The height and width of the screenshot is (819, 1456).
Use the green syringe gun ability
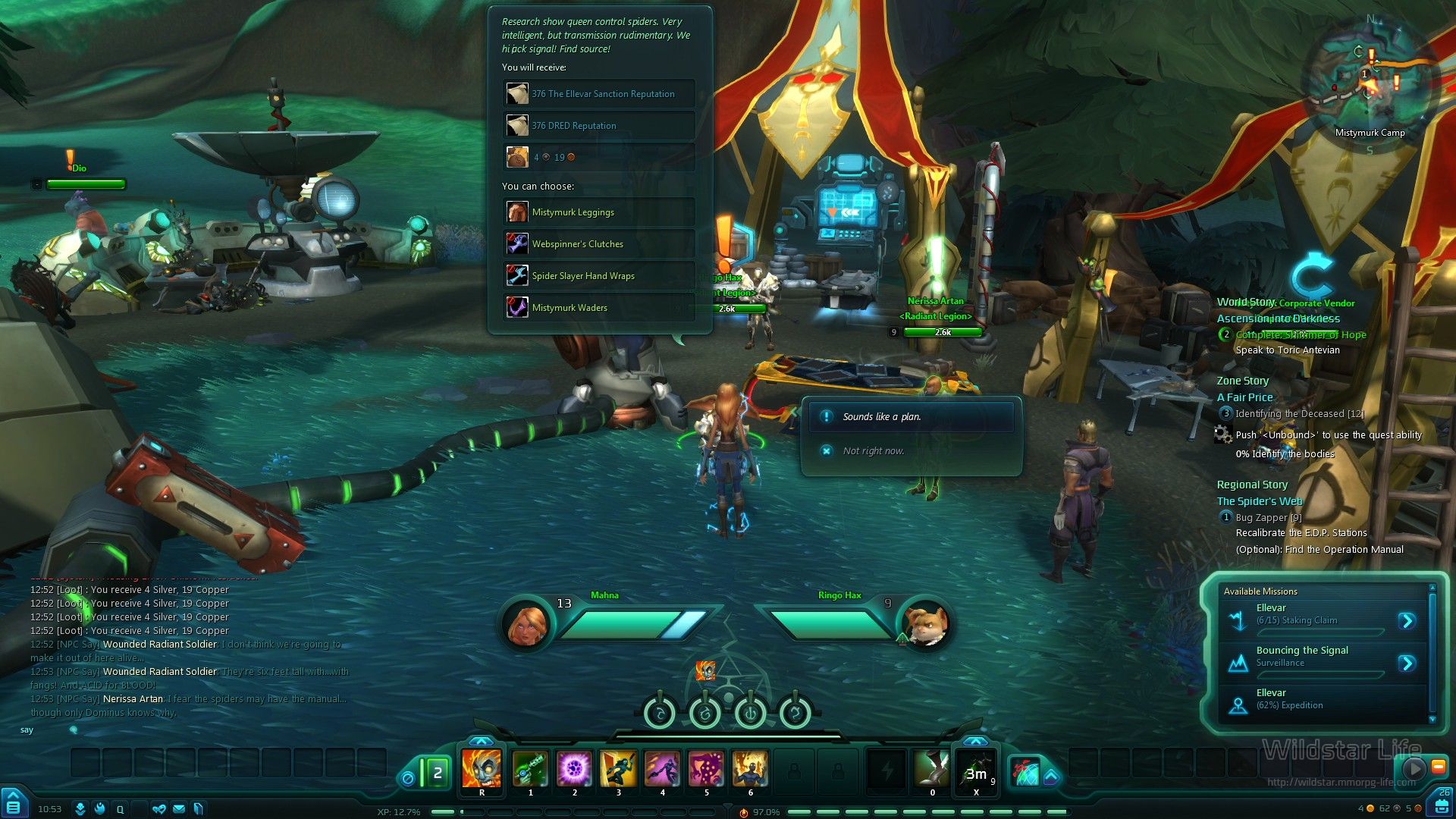tap(530, 769)
